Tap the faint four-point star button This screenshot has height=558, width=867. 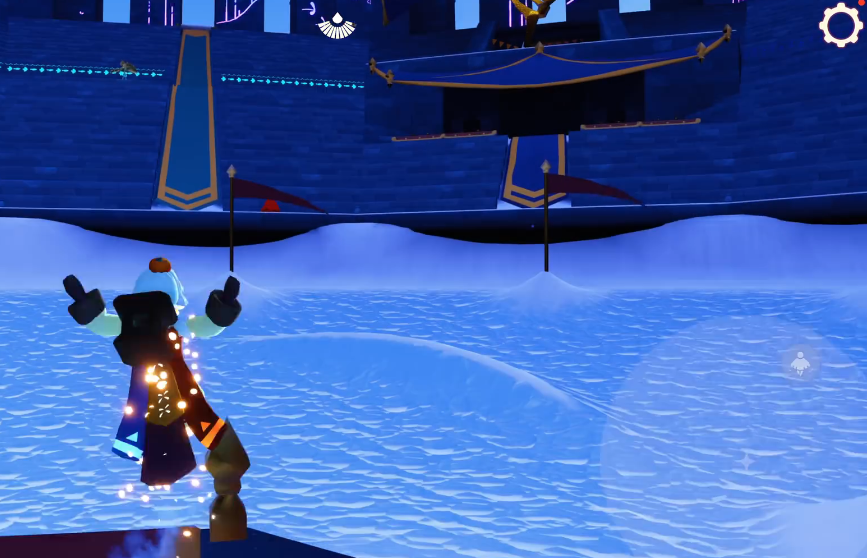point(746,461)
